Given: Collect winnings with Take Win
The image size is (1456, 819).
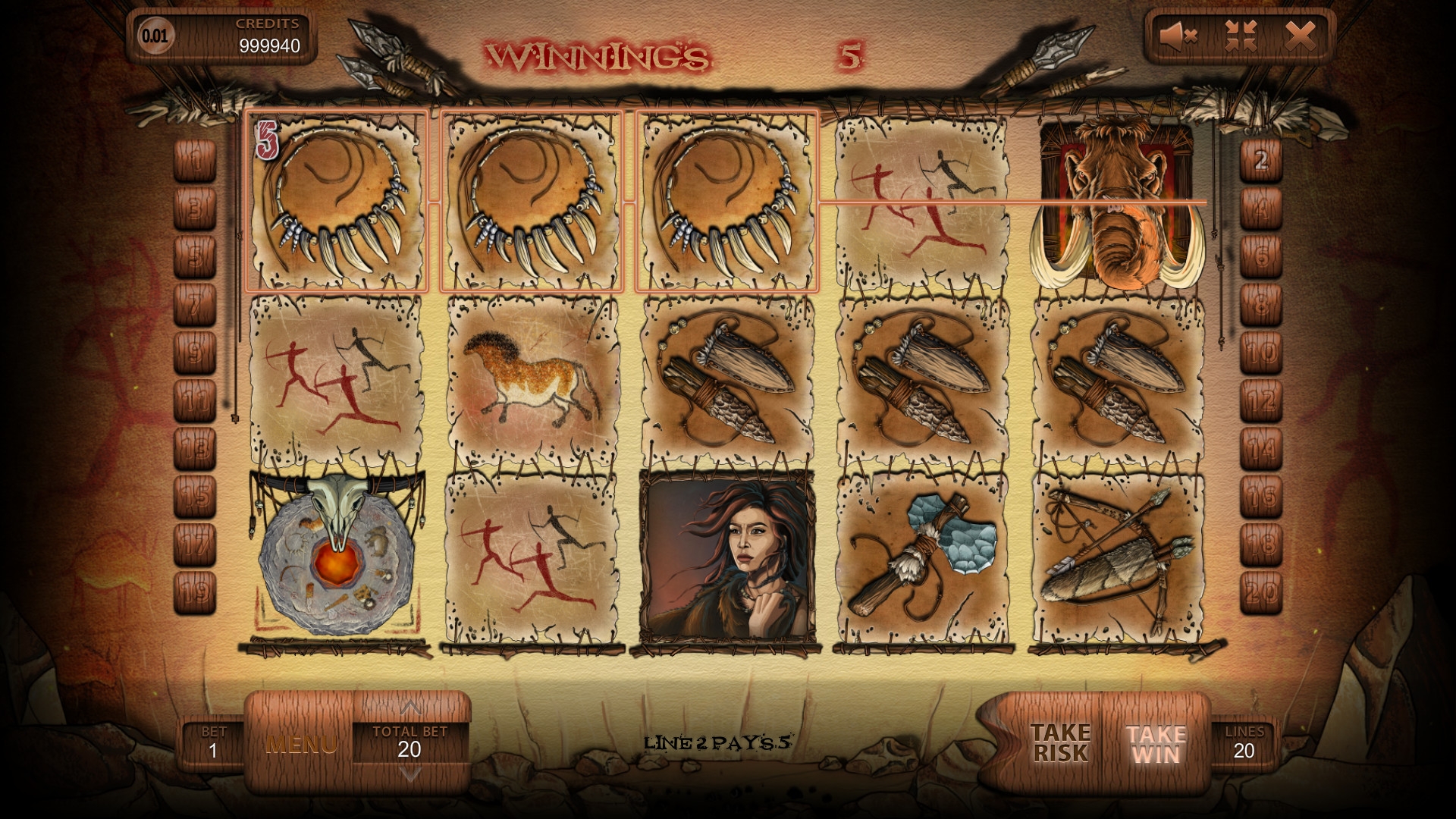Looking at the screenshot, I should [x=1156, y=744].
